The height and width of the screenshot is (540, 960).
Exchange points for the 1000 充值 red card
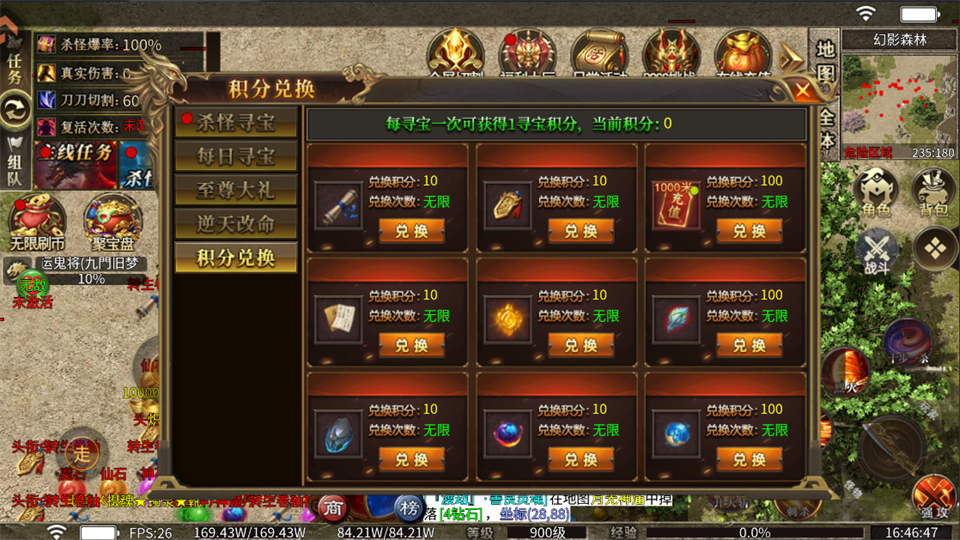click(749, 231)
